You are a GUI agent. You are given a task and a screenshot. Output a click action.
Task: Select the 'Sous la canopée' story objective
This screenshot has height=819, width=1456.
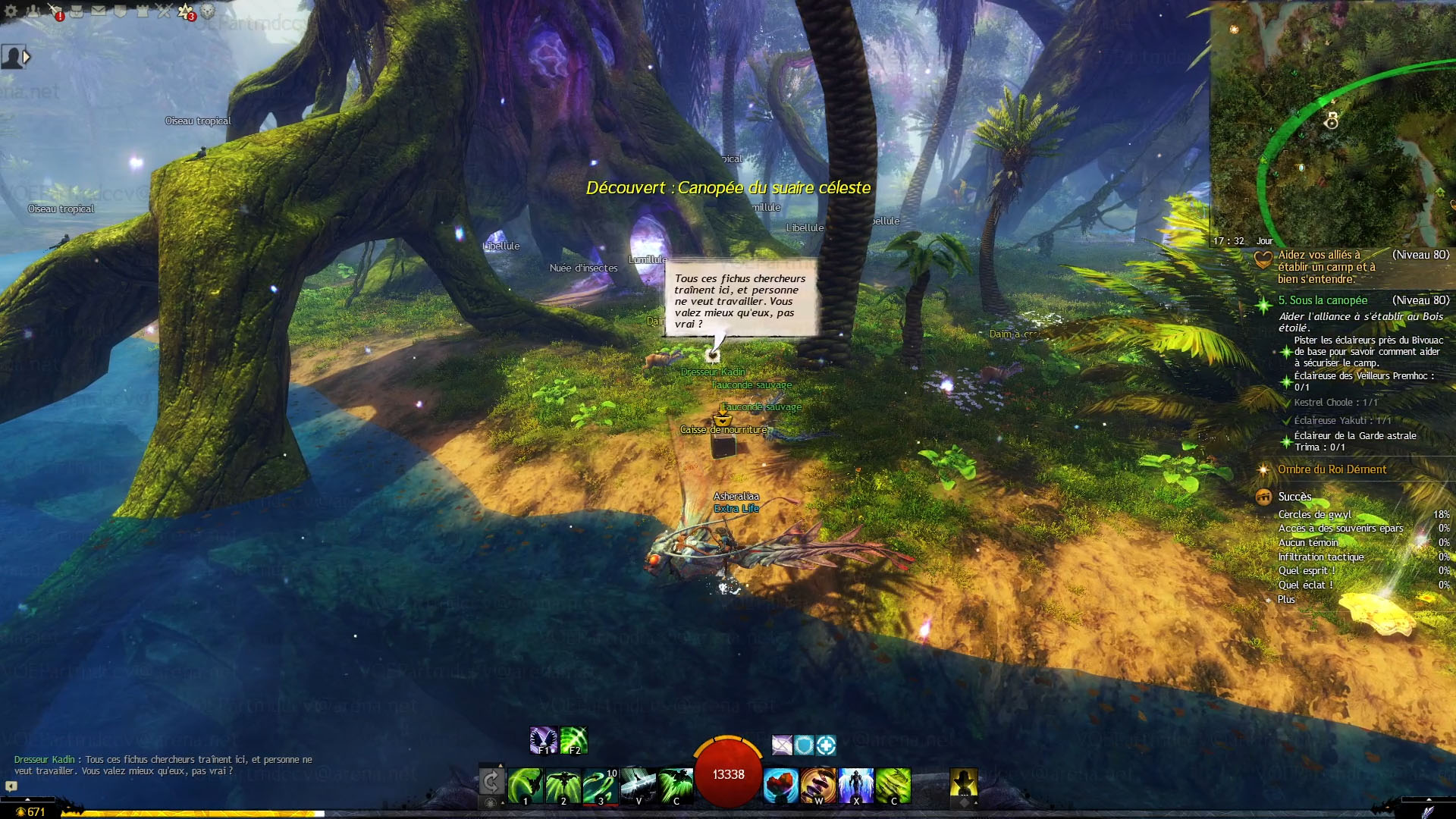click(1323, 300)
